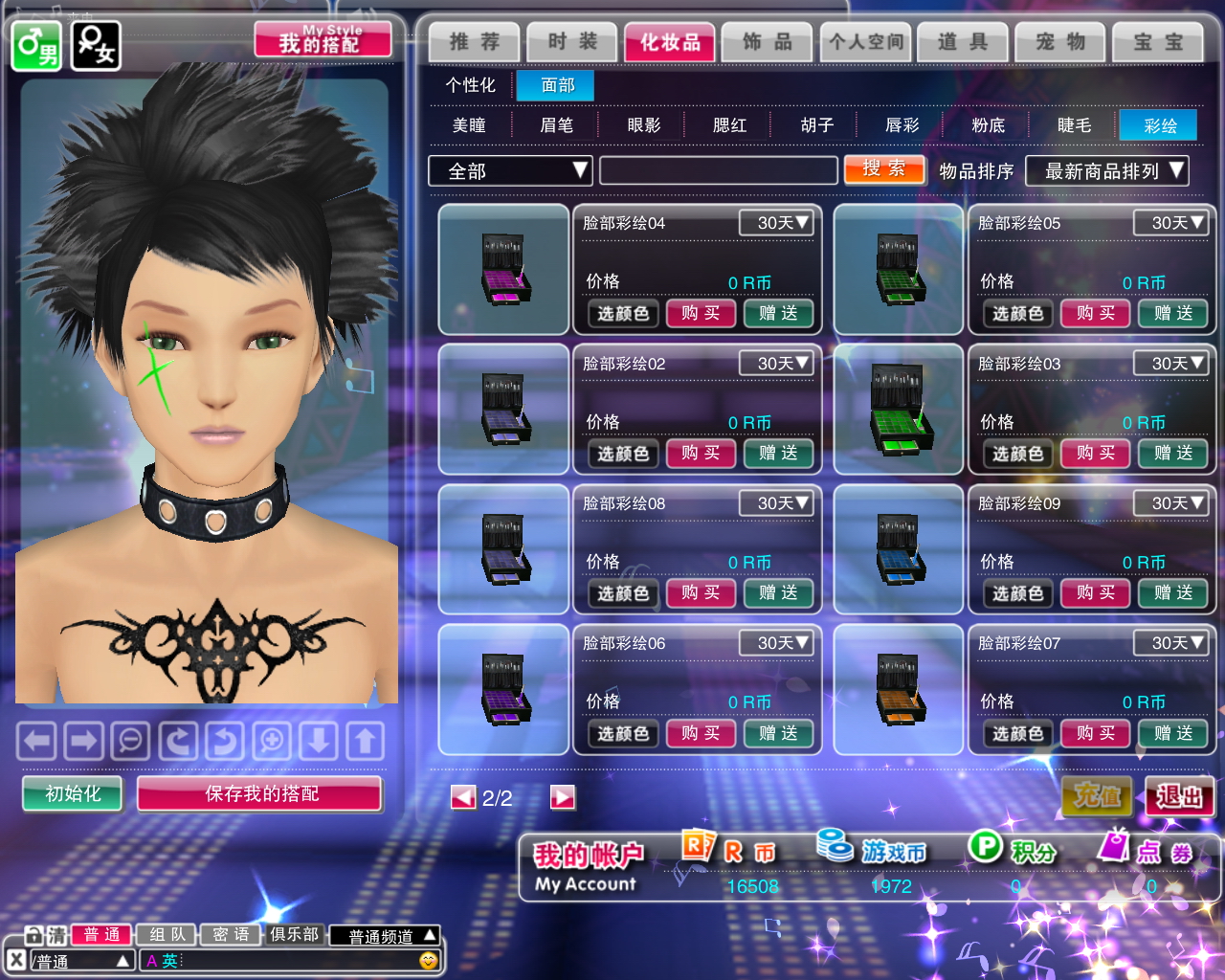
Task: Open the 饰品 accessories tab
Action: (768, 42)
